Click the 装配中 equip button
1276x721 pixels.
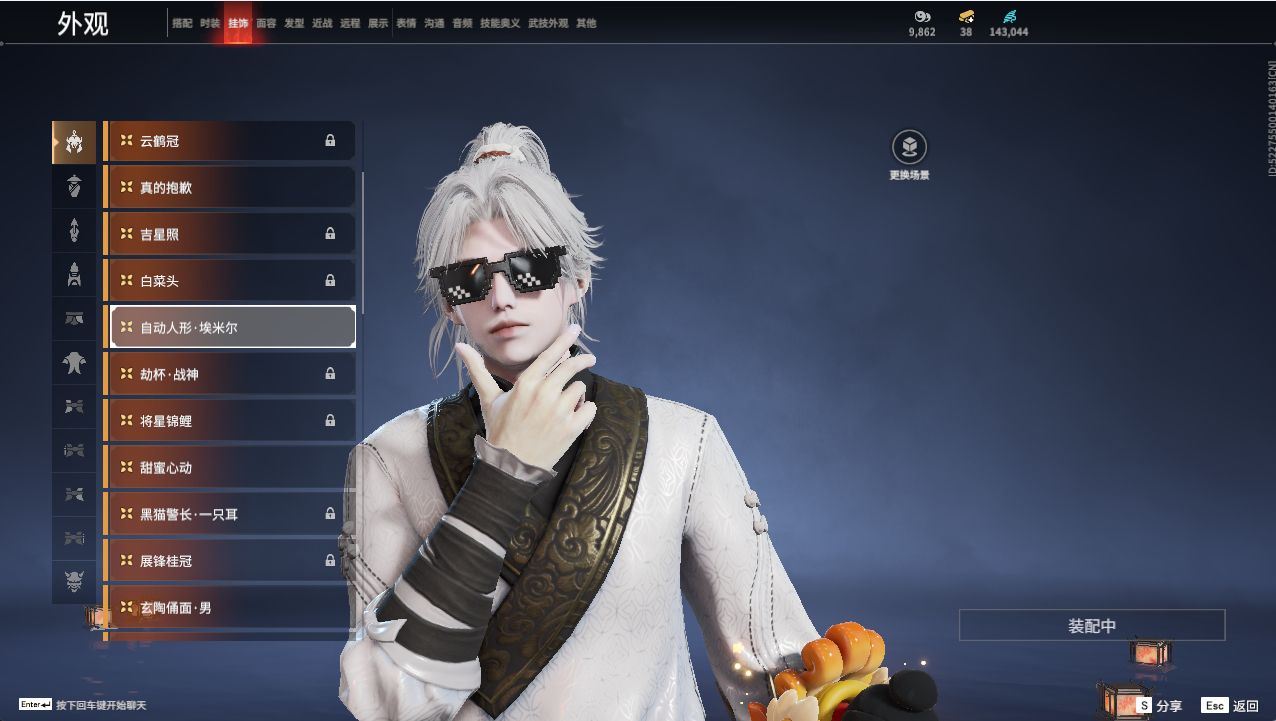tap(1091, 626)
